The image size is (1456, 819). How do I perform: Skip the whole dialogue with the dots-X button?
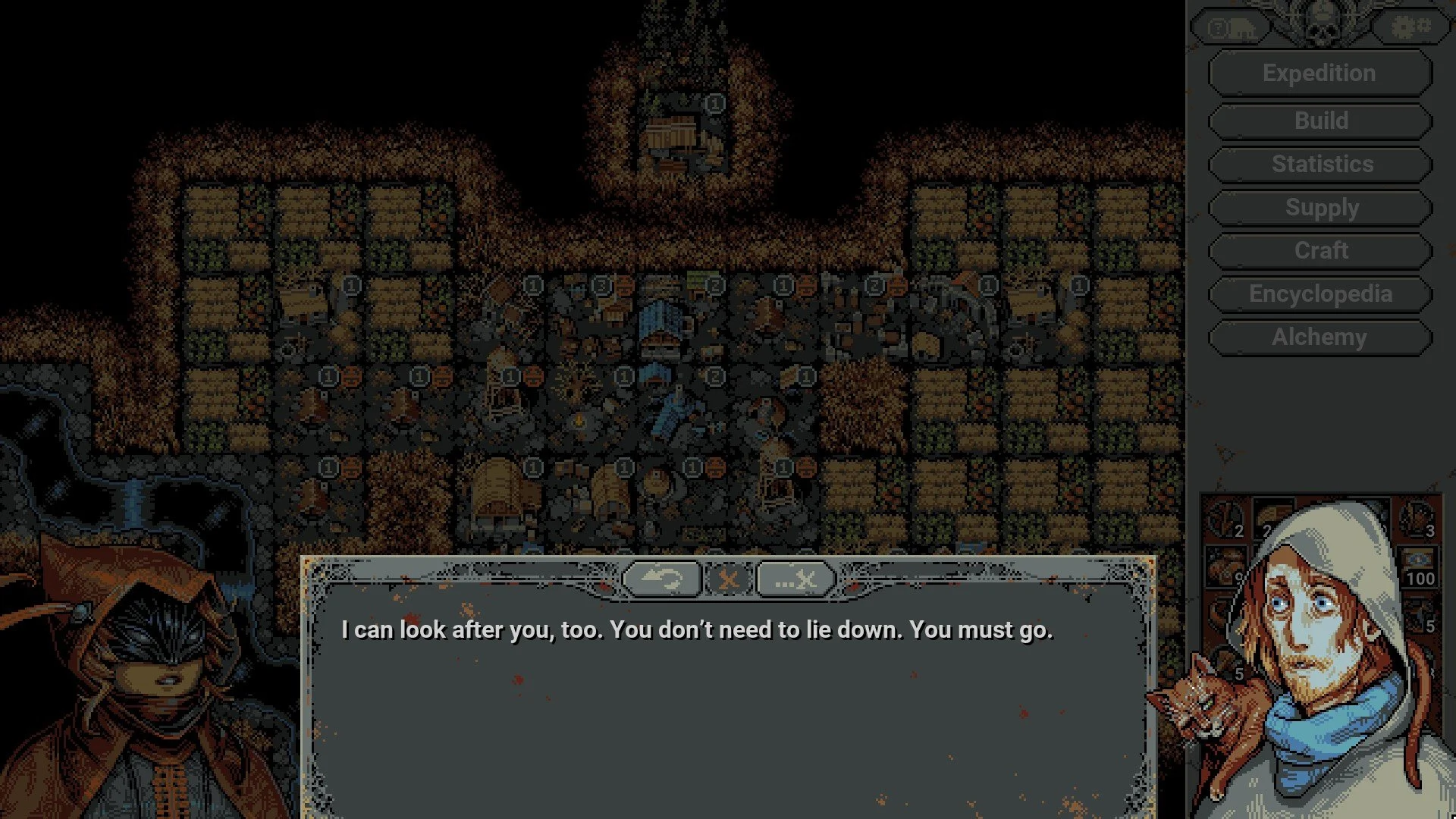[x=795, y=580]
